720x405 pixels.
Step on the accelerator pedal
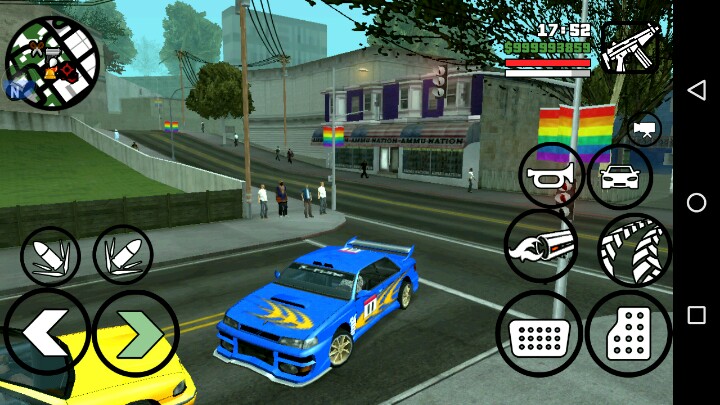tap(628, 333)
